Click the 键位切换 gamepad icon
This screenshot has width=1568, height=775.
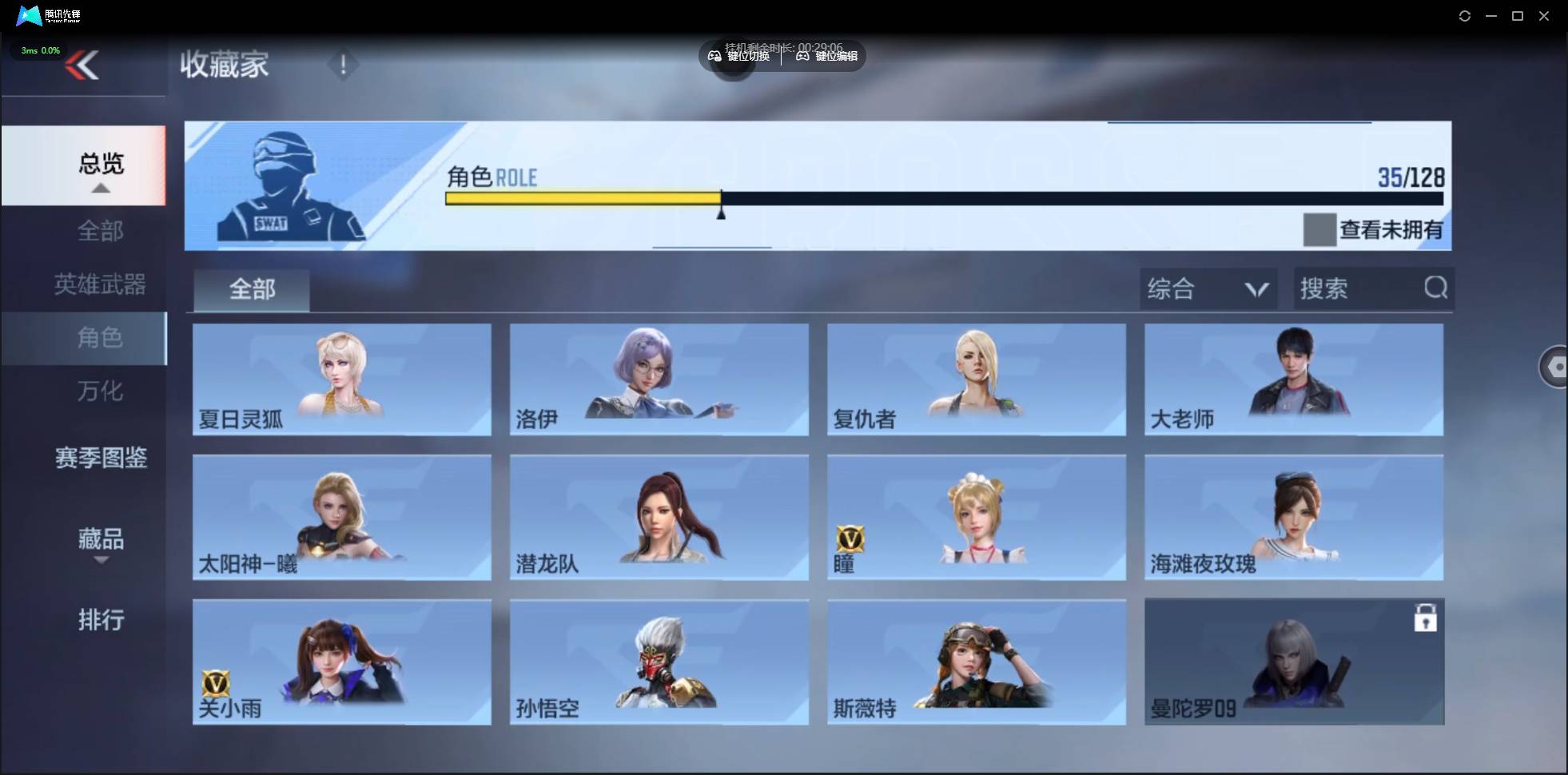click(x=715, y=56)
